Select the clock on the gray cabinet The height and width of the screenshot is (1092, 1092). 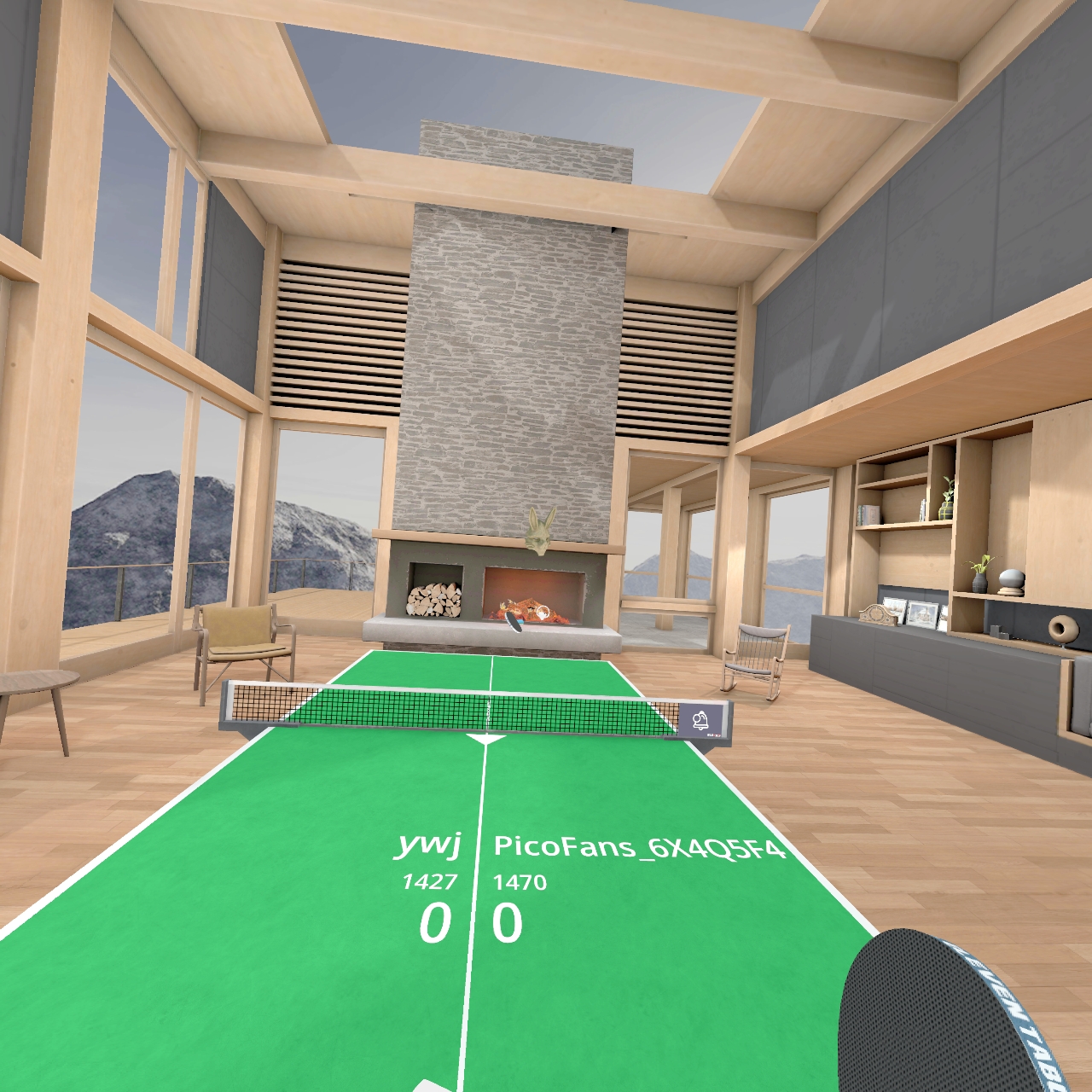878,616
